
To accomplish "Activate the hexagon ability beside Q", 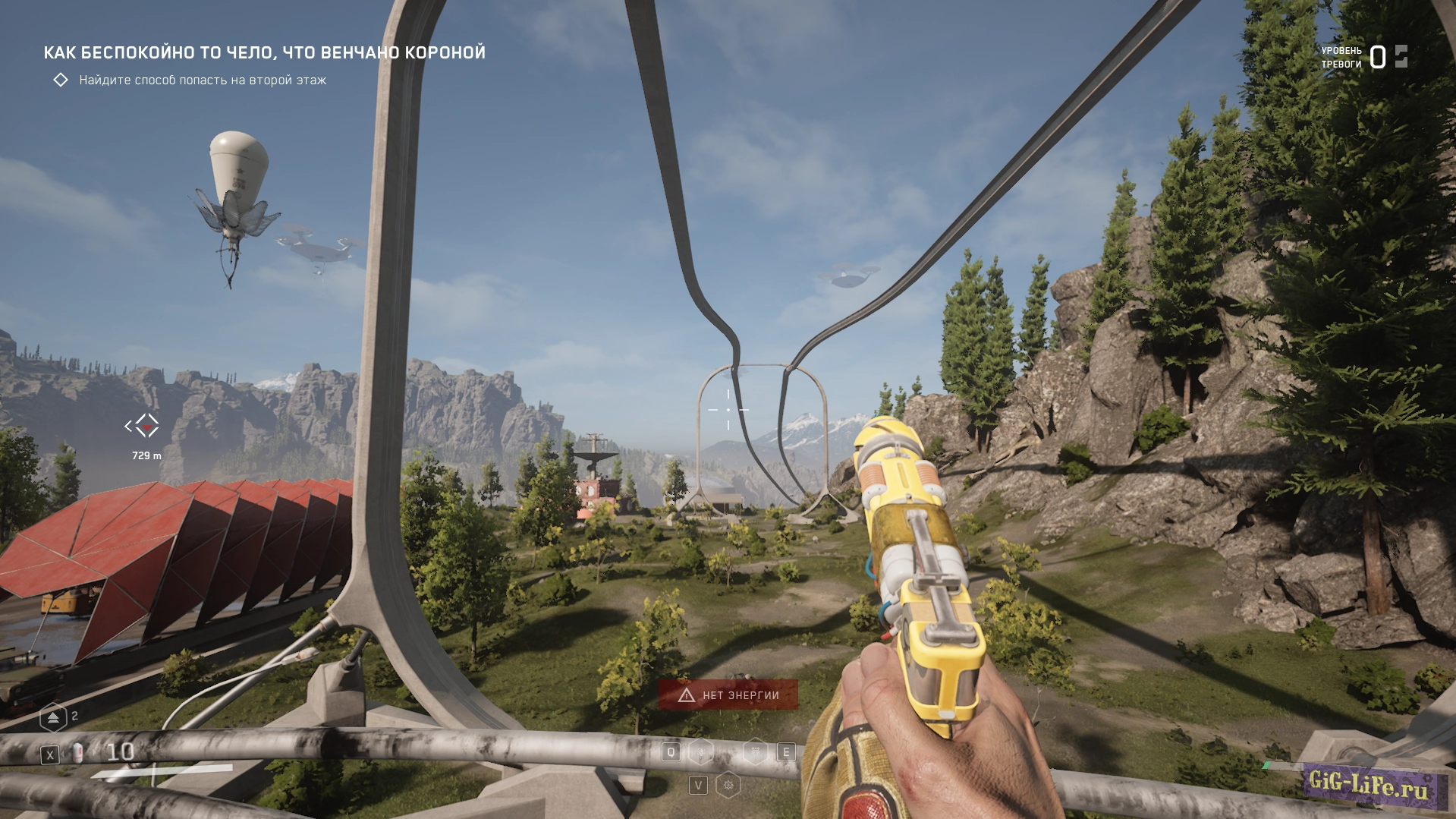I will (701, 752).
